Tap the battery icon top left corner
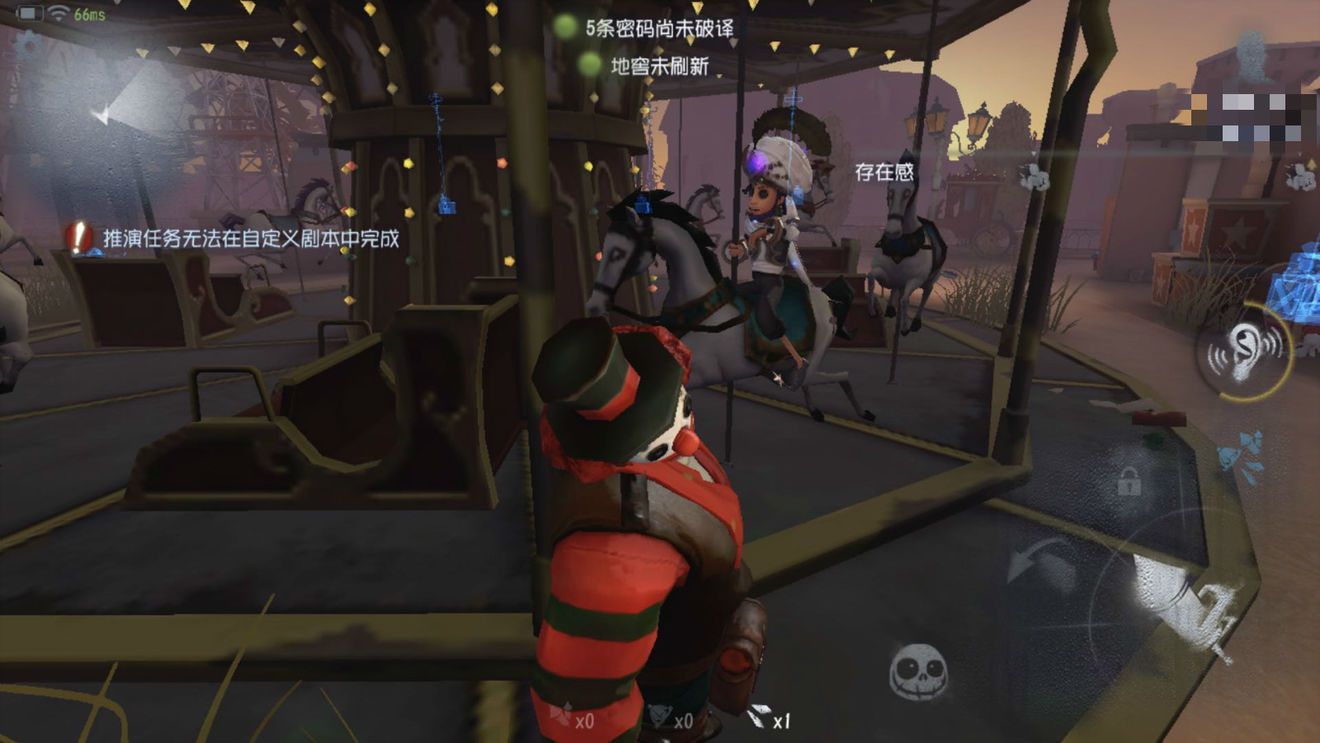 29,13
